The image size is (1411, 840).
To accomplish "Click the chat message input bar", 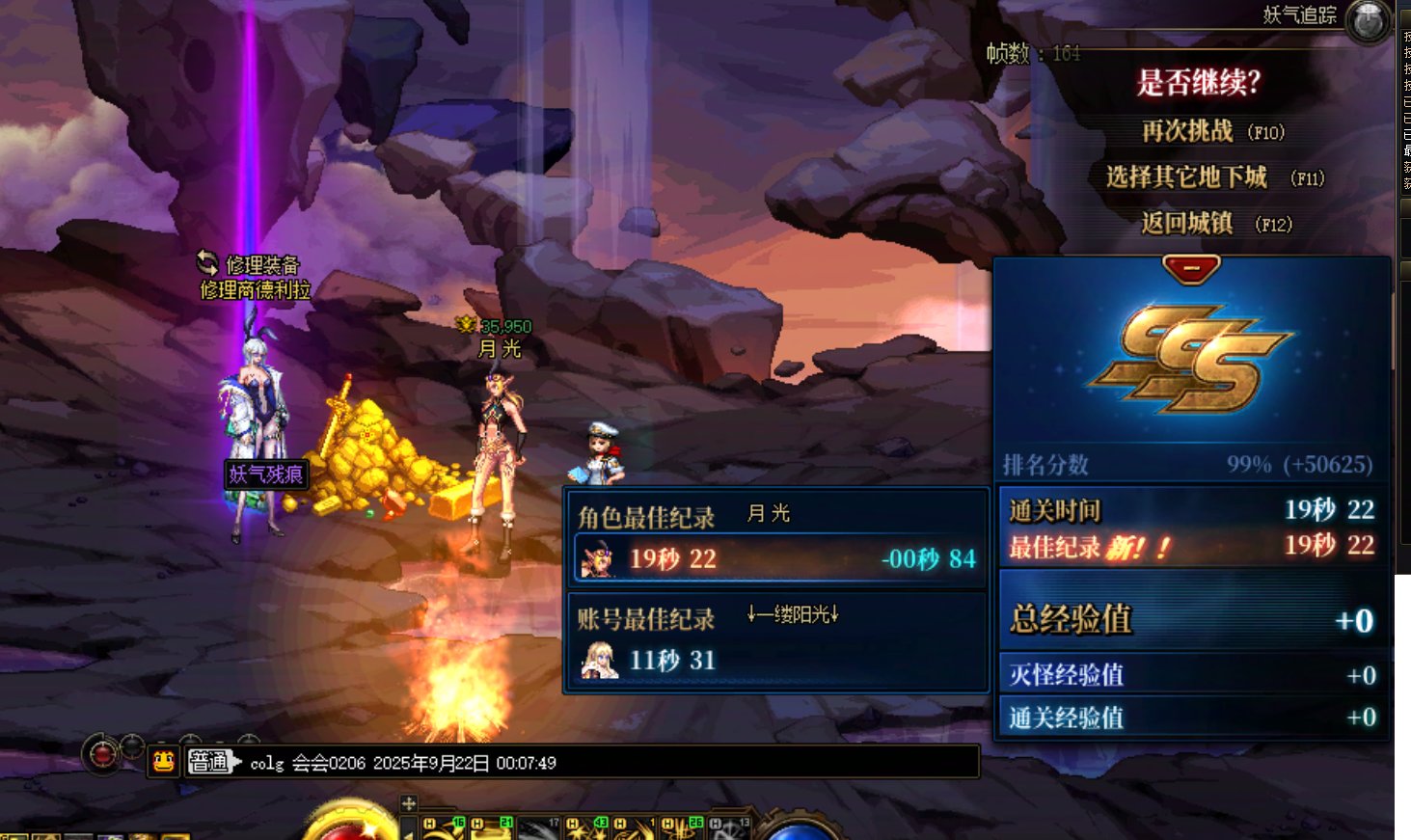I will [x=608, y=762].
